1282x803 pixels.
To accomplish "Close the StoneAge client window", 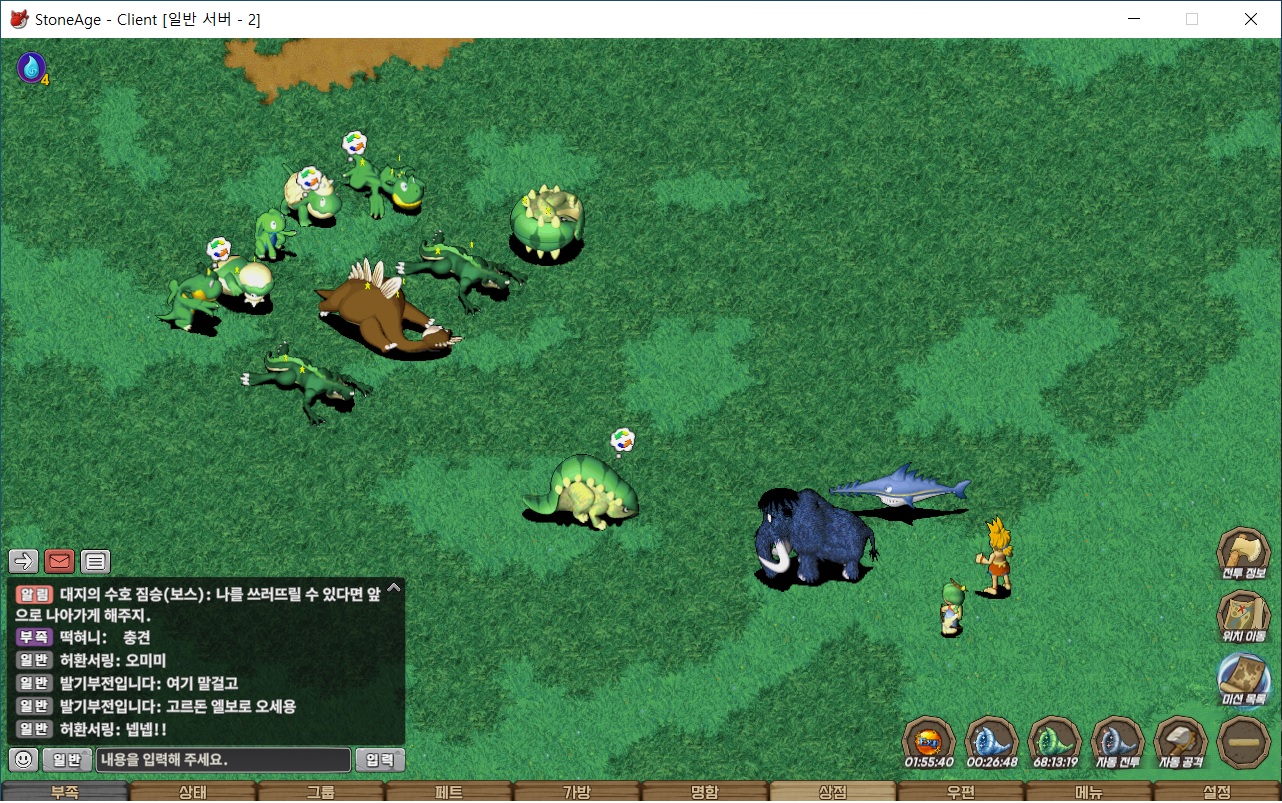I will (1251, 19).
